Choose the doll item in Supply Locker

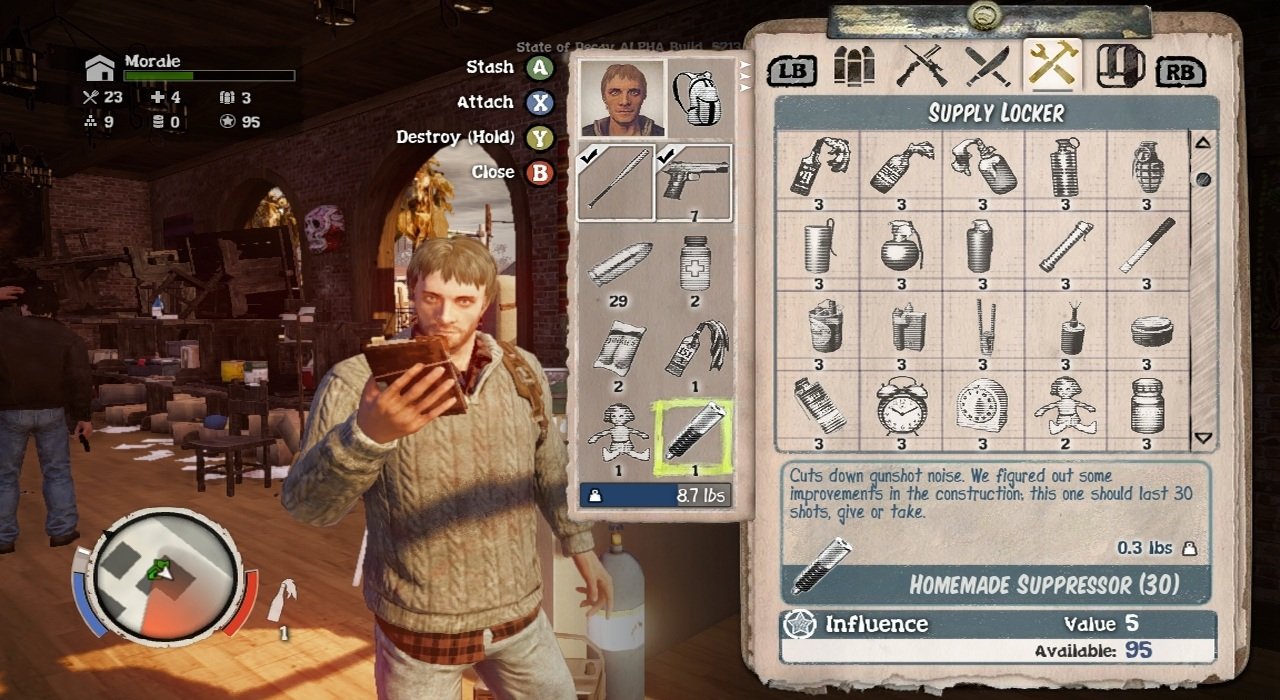pyautogui.click(x=1065, y=407)
